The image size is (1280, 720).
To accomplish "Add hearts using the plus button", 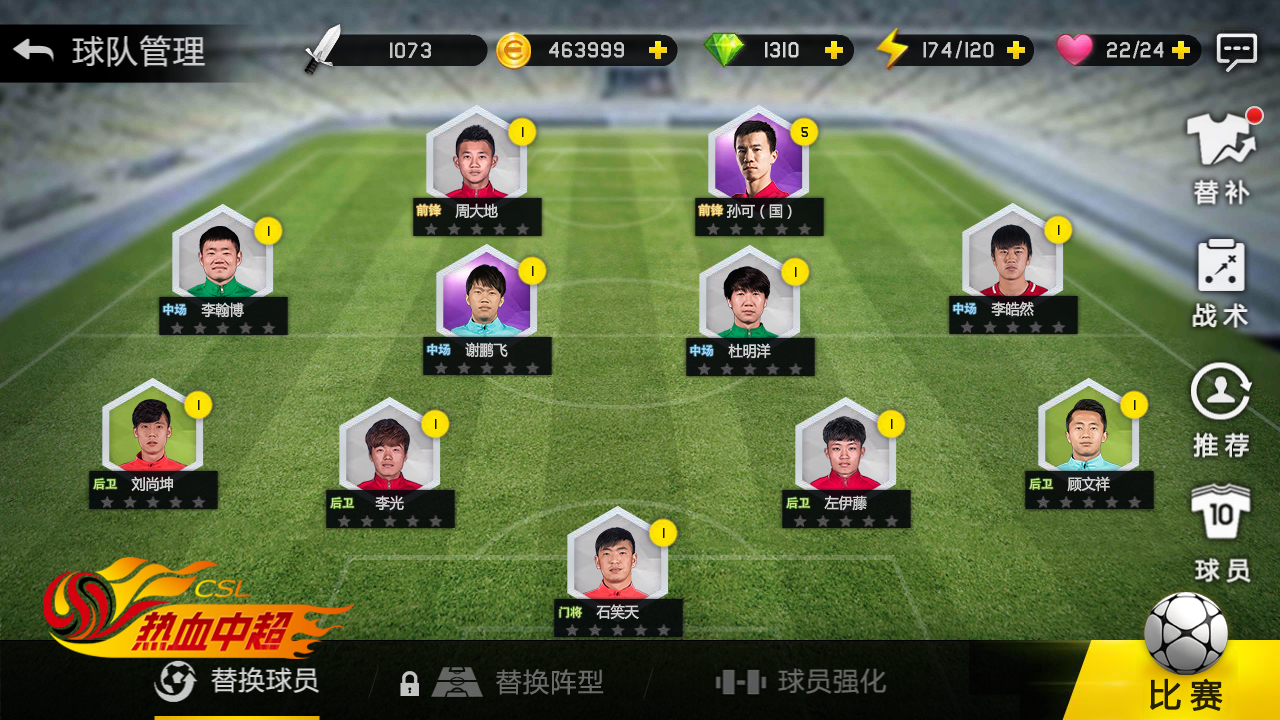I will [x=1180, y=50].
